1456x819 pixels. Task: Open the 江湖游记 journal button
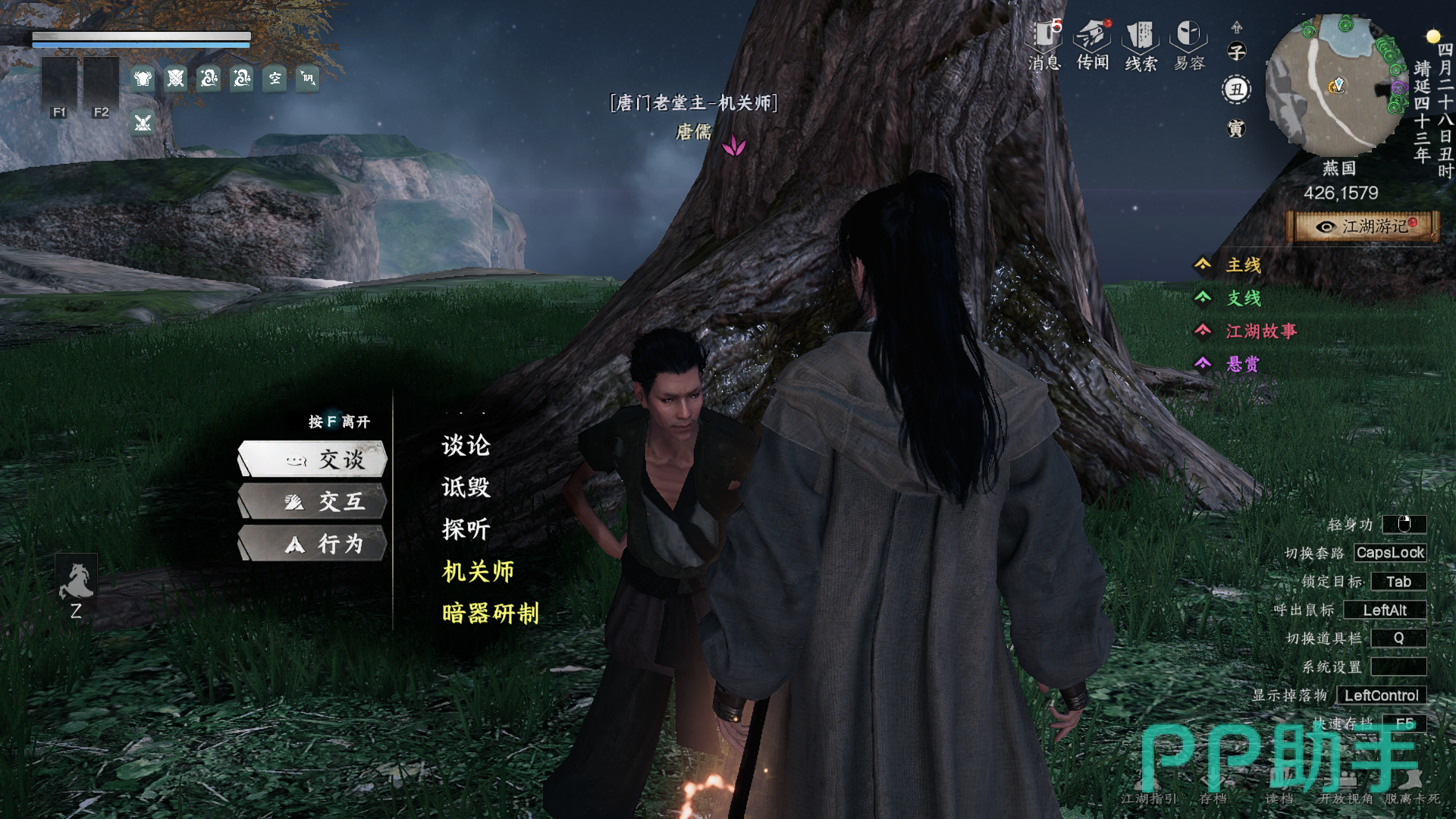pos(1363,227)
